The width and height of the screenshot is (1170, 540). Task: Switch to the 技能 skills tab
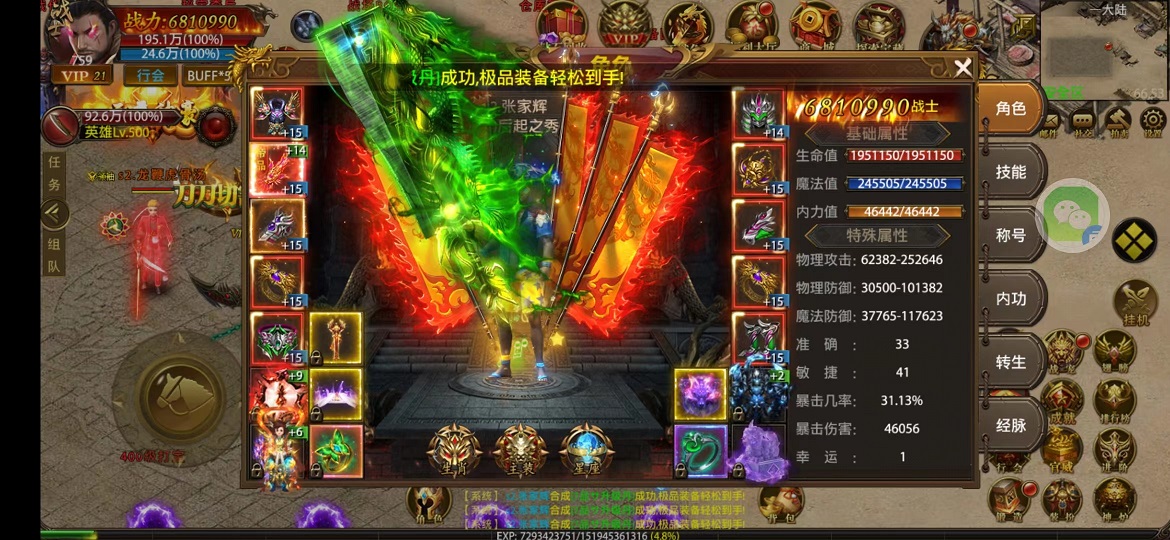tap(1011, 172)
